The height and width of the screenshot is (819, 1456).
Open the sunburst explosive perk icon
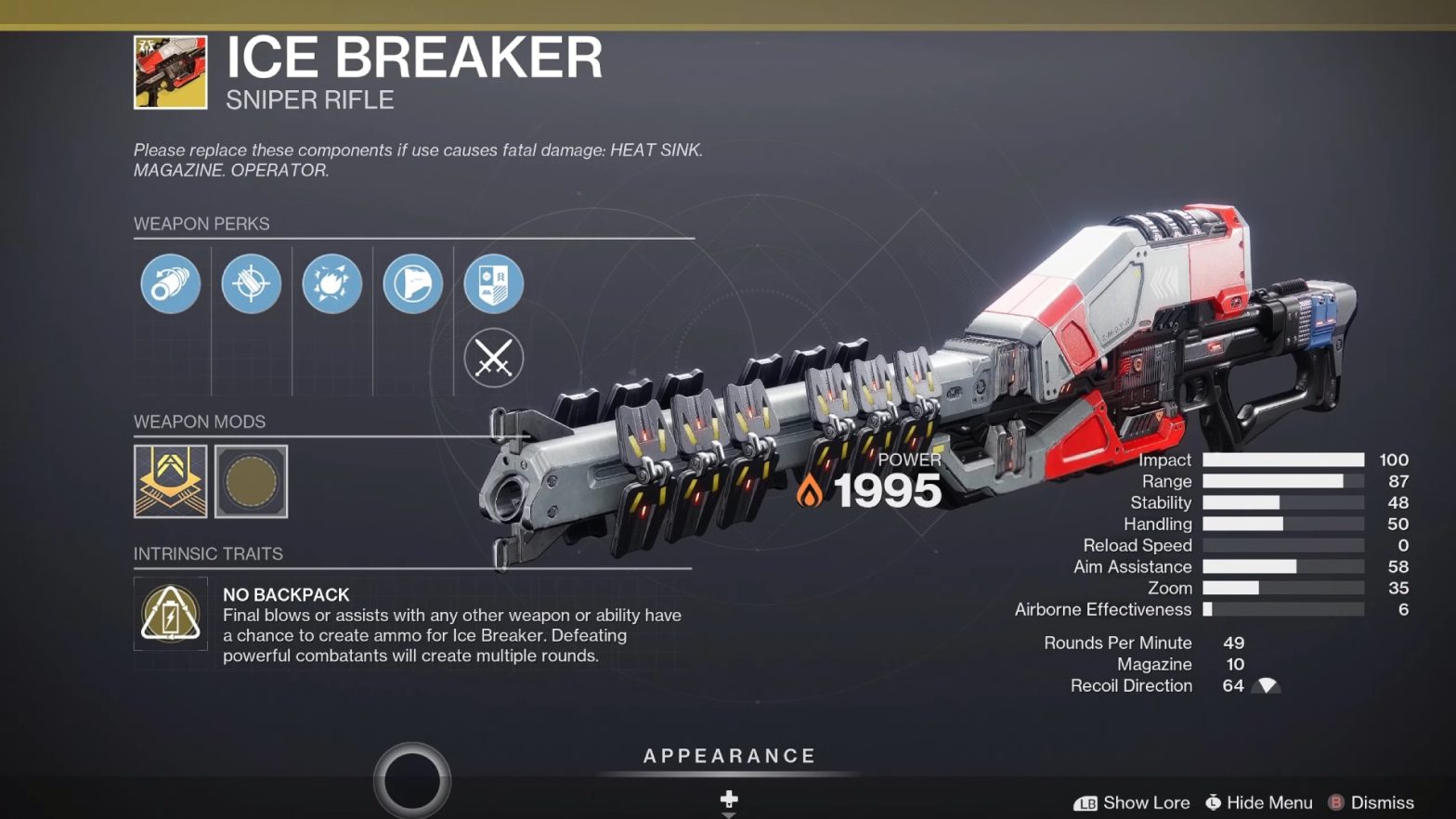point(331,284)
